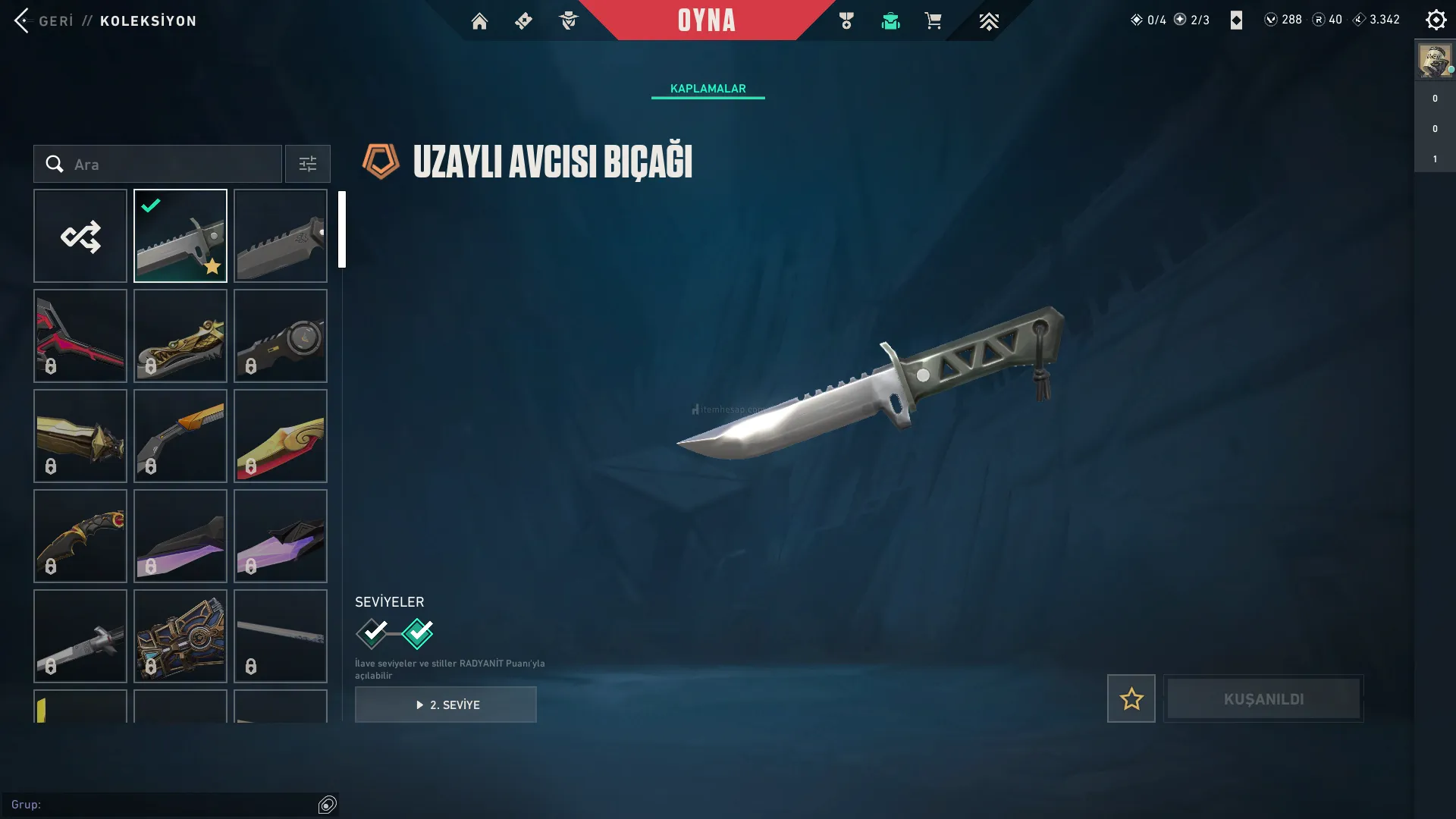Open the home screen icon
The image size is (1456, 819).
(x=479, y=21)
